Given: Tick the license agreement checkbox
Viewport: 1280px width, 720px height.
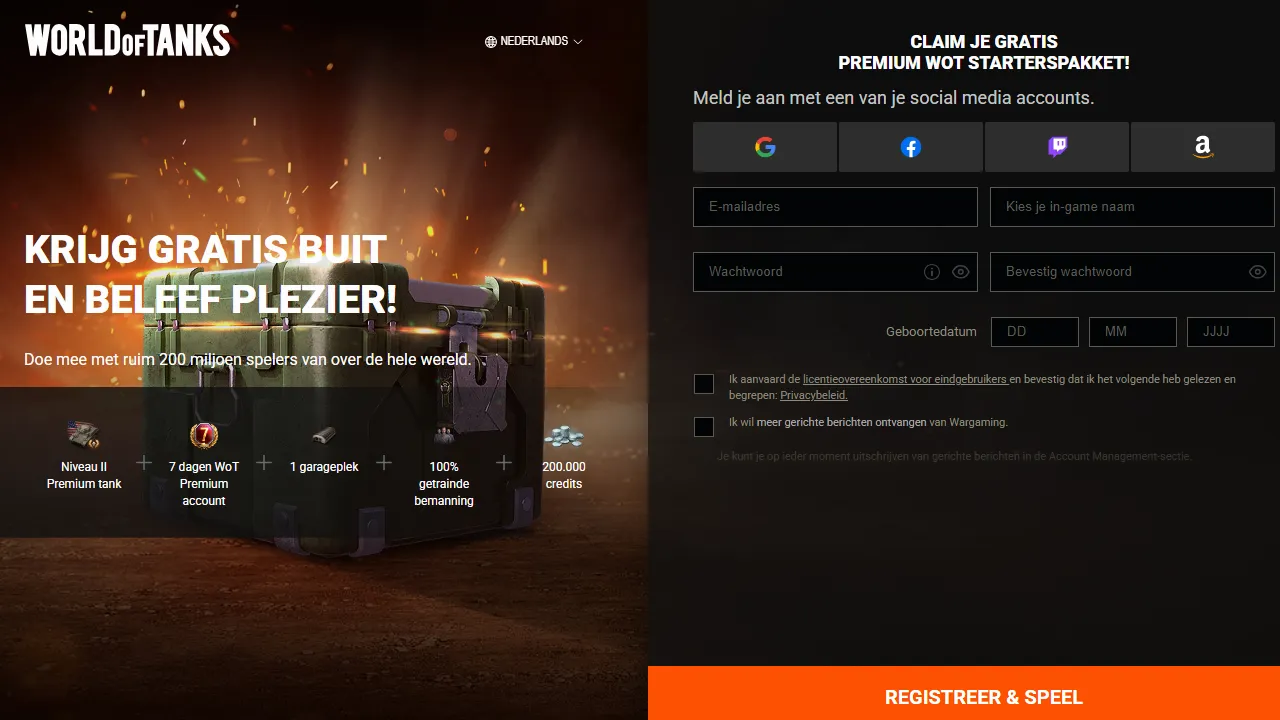Looking at the screenshot, I should 704,384.
